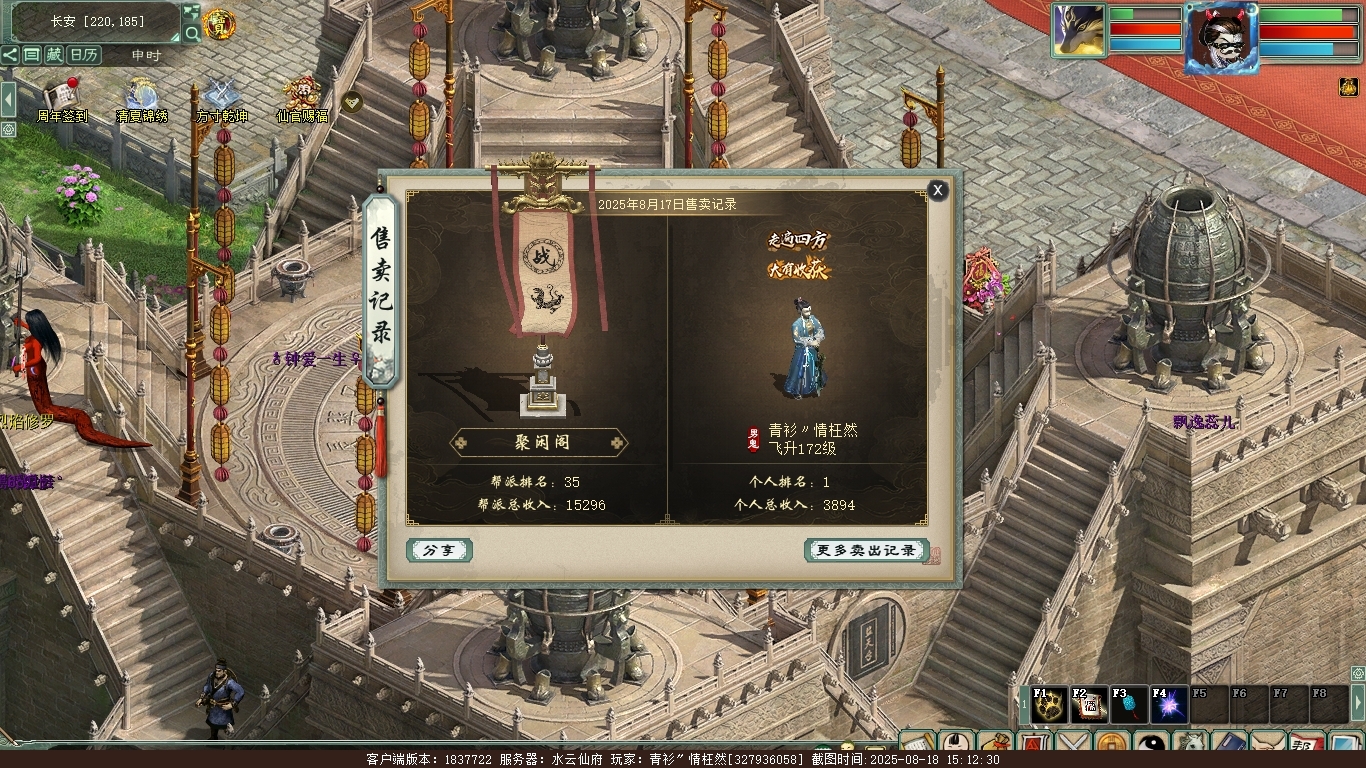Use the F2 福 scroll hotbar item
Viewport: 1366px width, 768px height.
click(x=1088, y=706)
